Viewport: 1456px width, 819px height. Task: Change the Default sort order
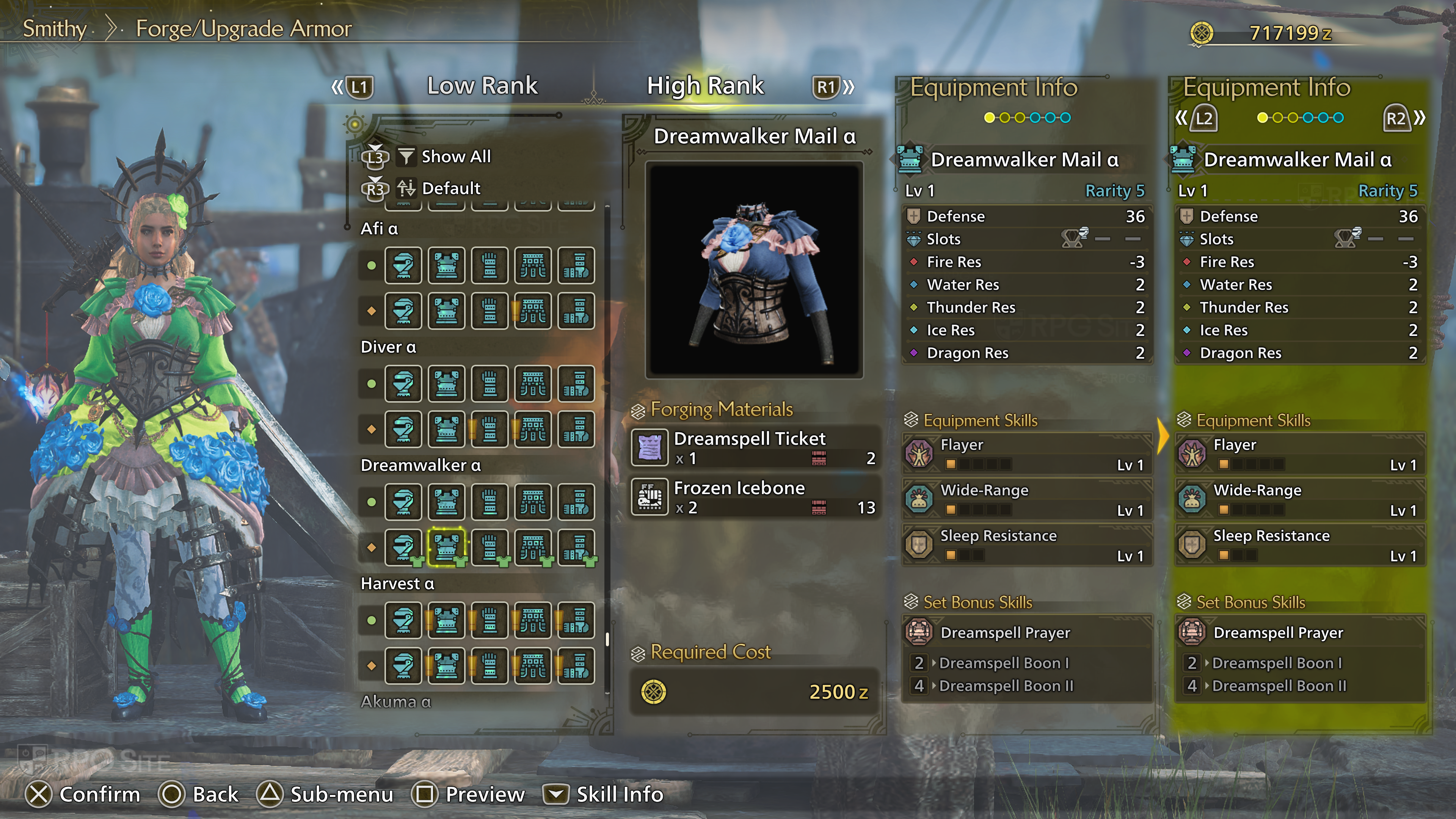[x=450, y=188]
